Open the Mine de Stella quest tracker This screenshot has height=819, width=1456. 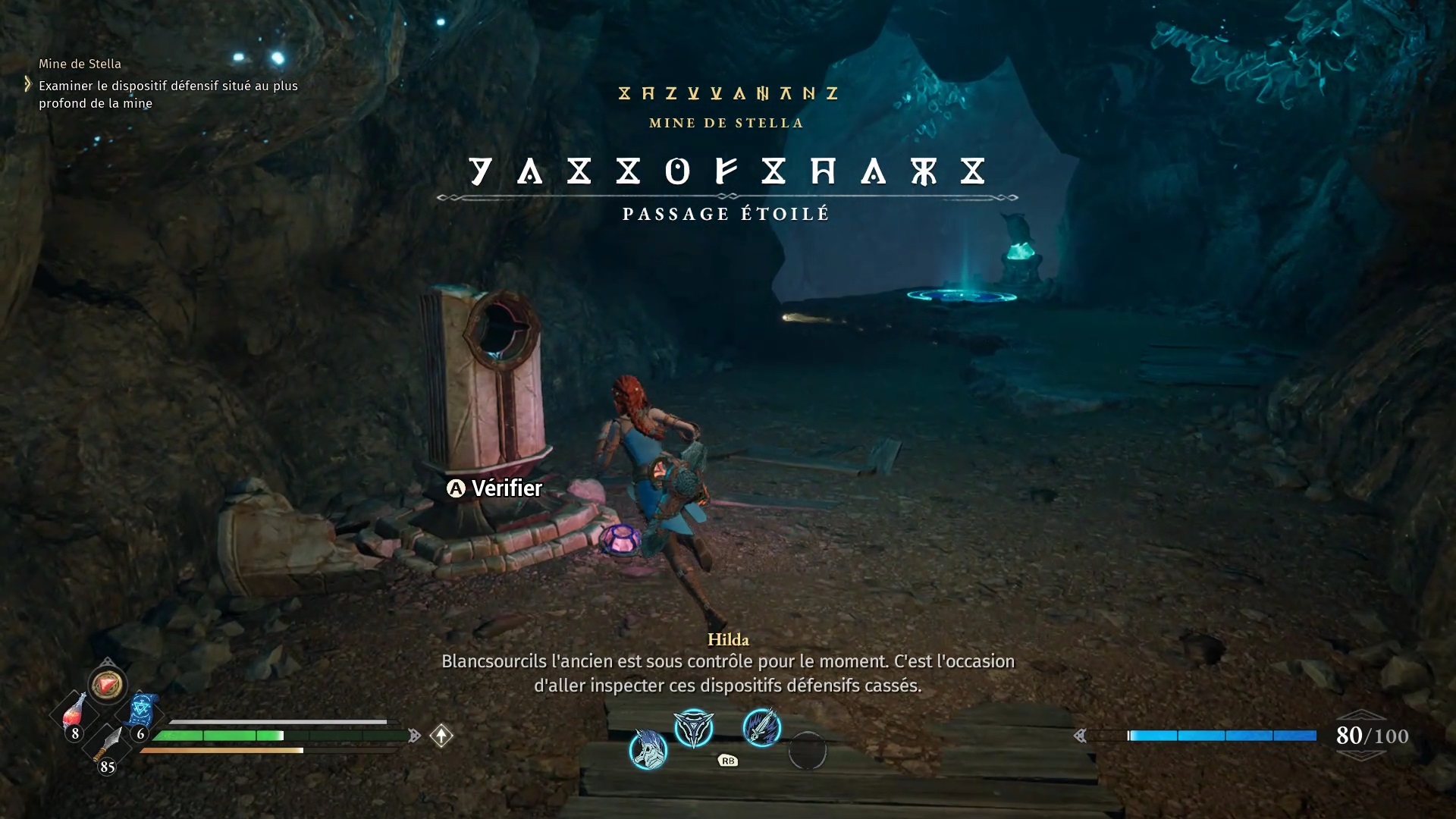(80, 64)
